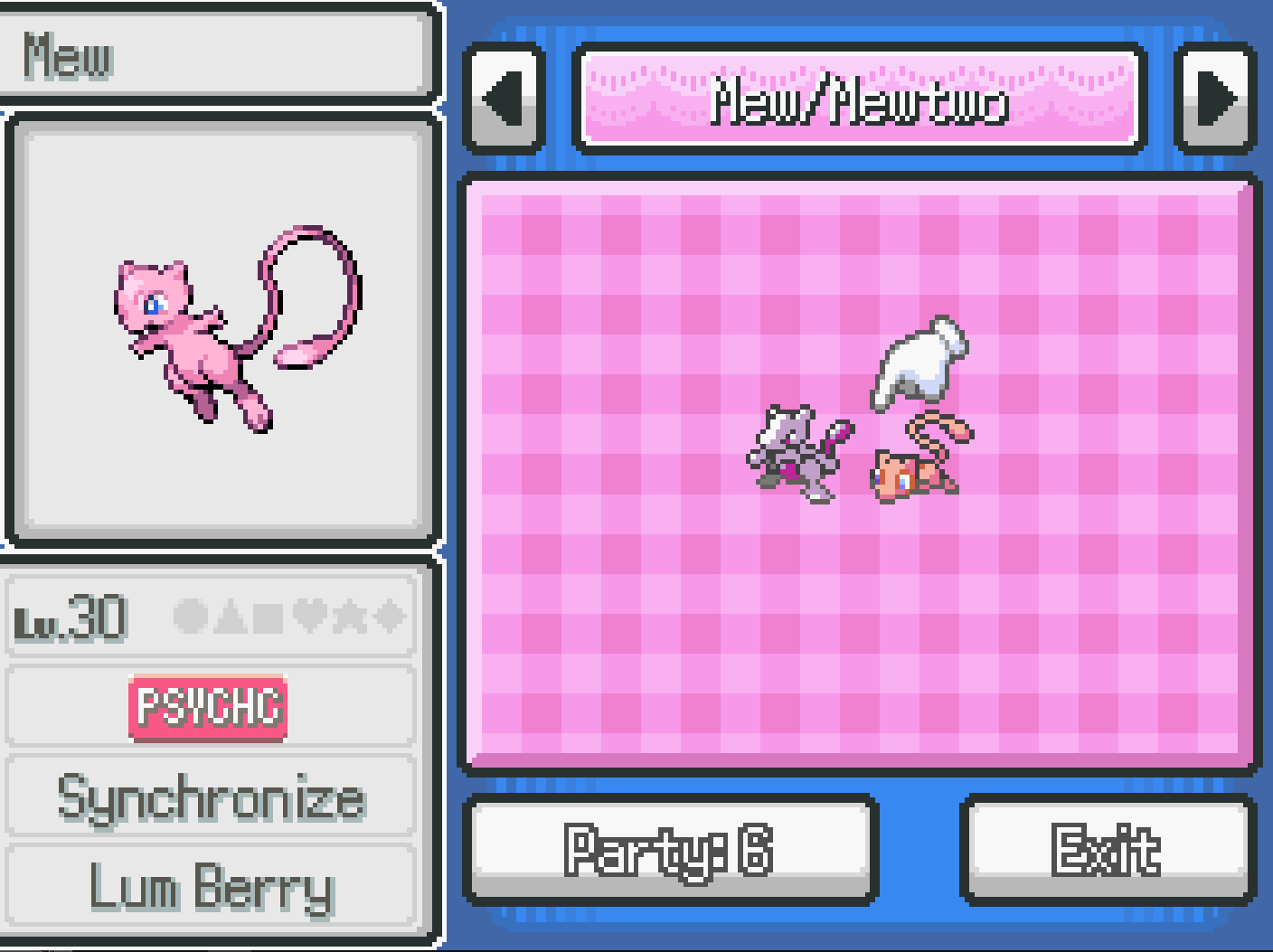Screen dimensions: 1273x952
Task: Toggle the Lum Berry held item display
Action: (x=209, y=890)
